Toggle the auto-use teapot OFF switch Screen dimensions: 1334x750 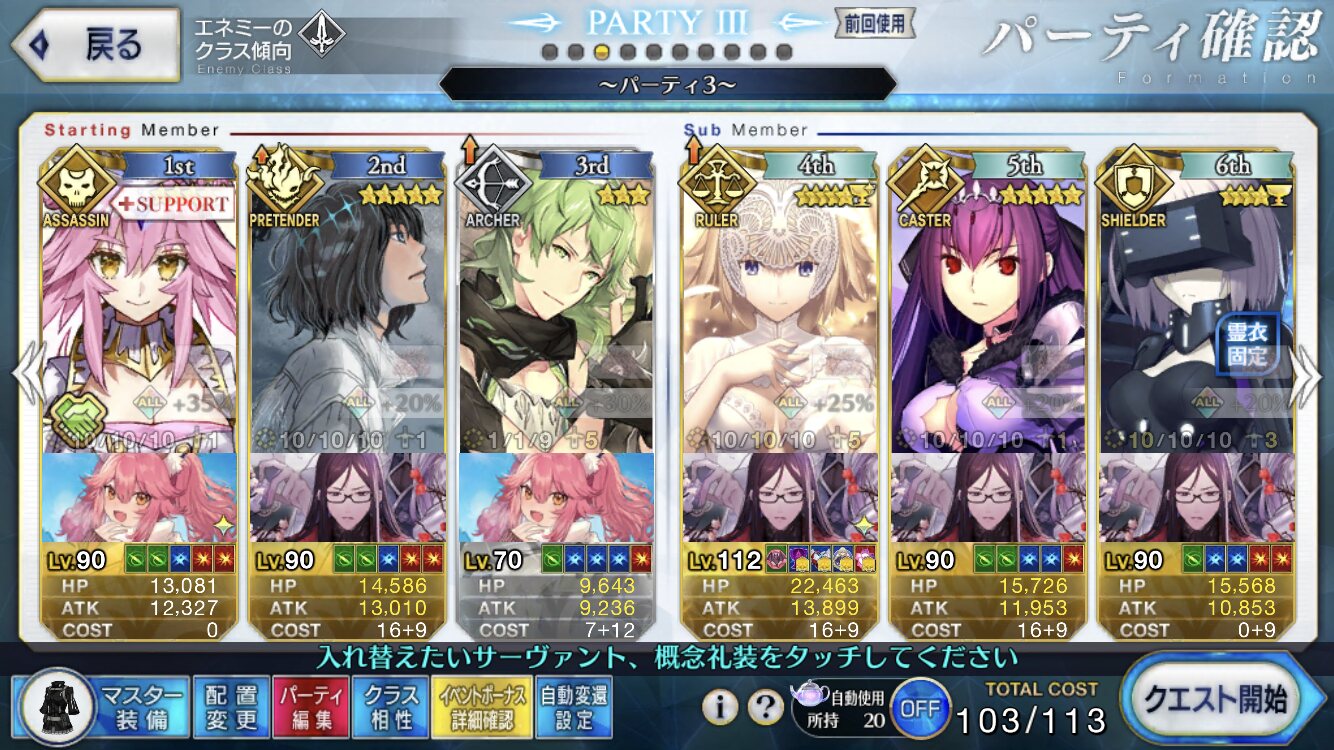pos(918,708)
